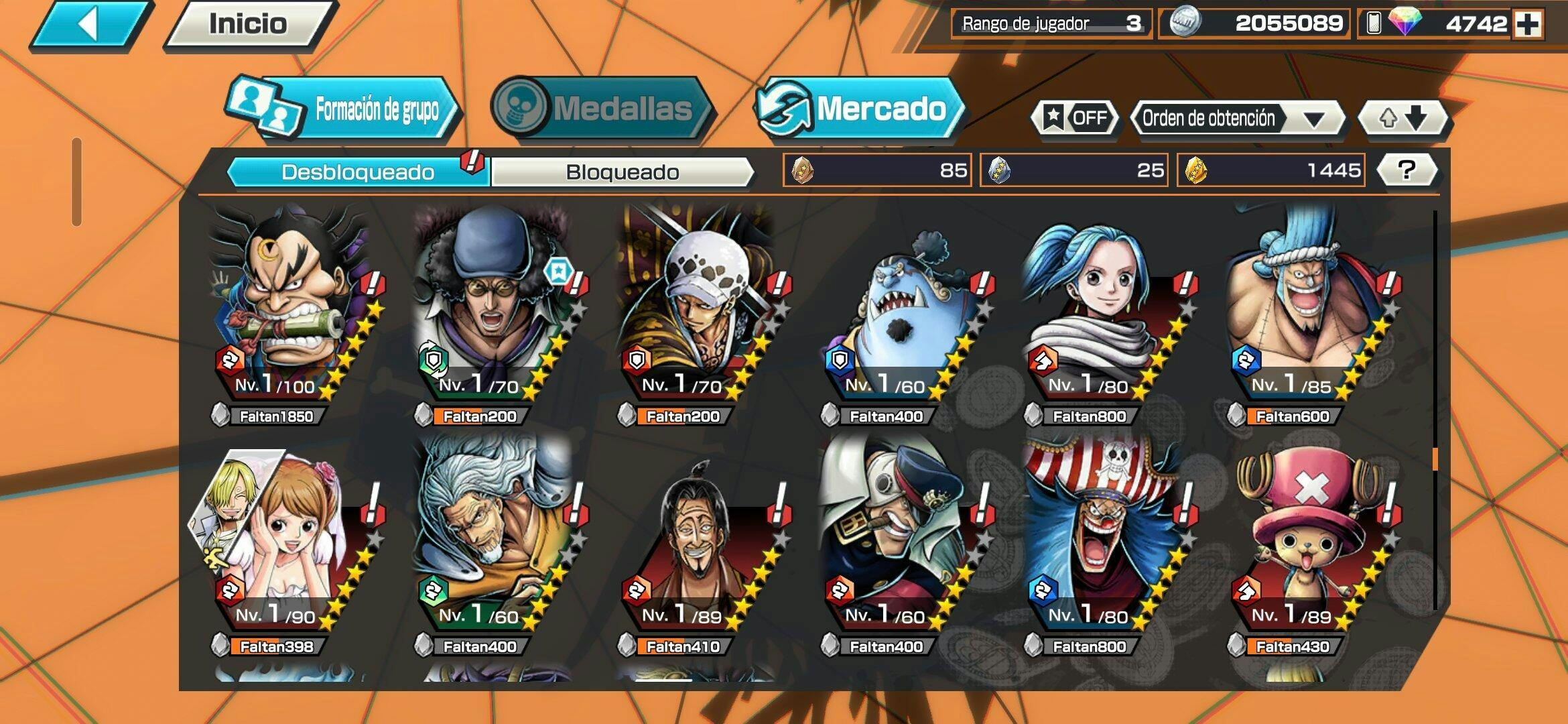Open the Mercado exchange
This screenshot has width=1568, height=724.
point(860,109)
